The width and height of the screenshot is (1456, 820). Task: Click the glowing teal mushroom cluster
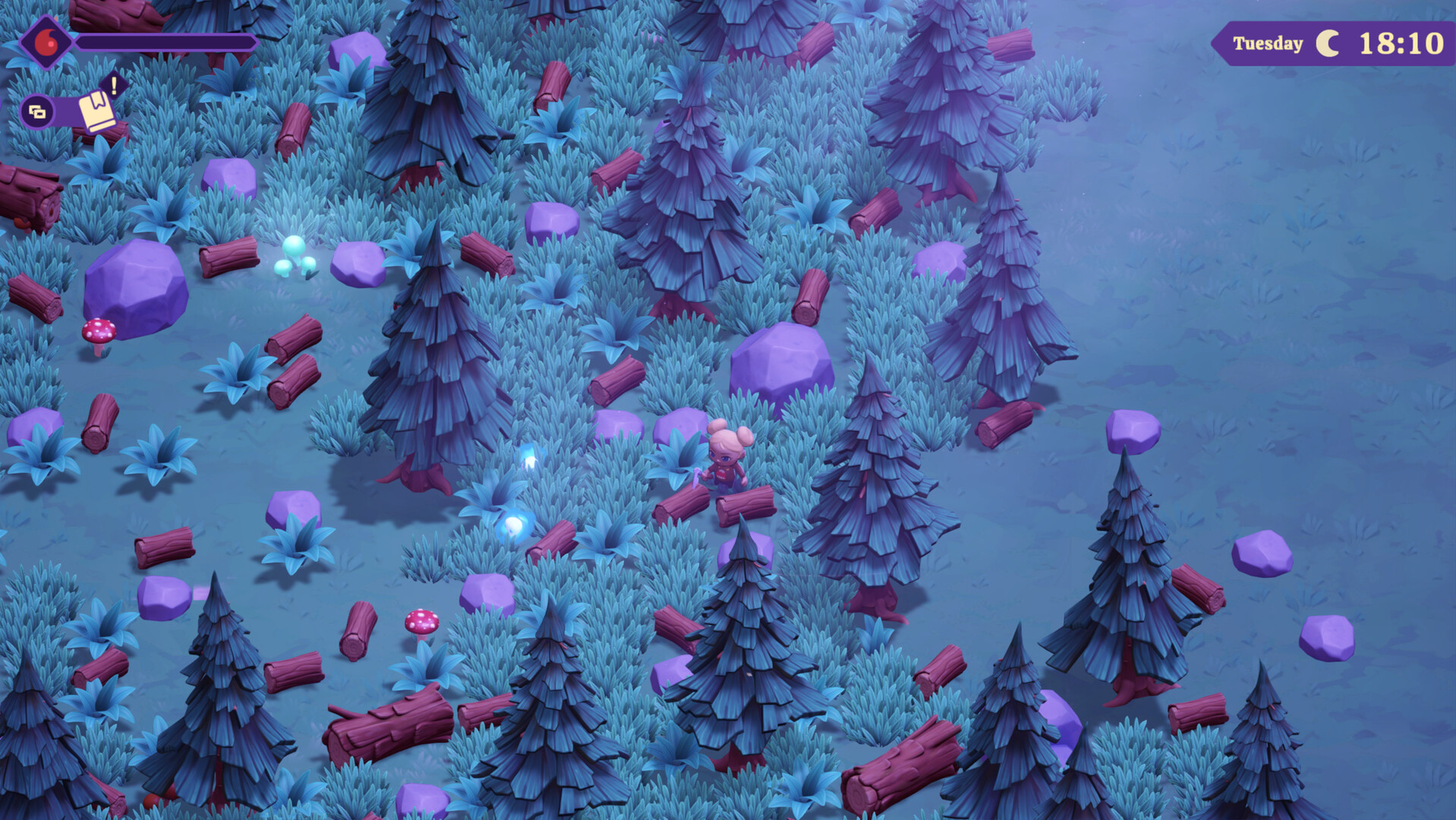point(296,254)
